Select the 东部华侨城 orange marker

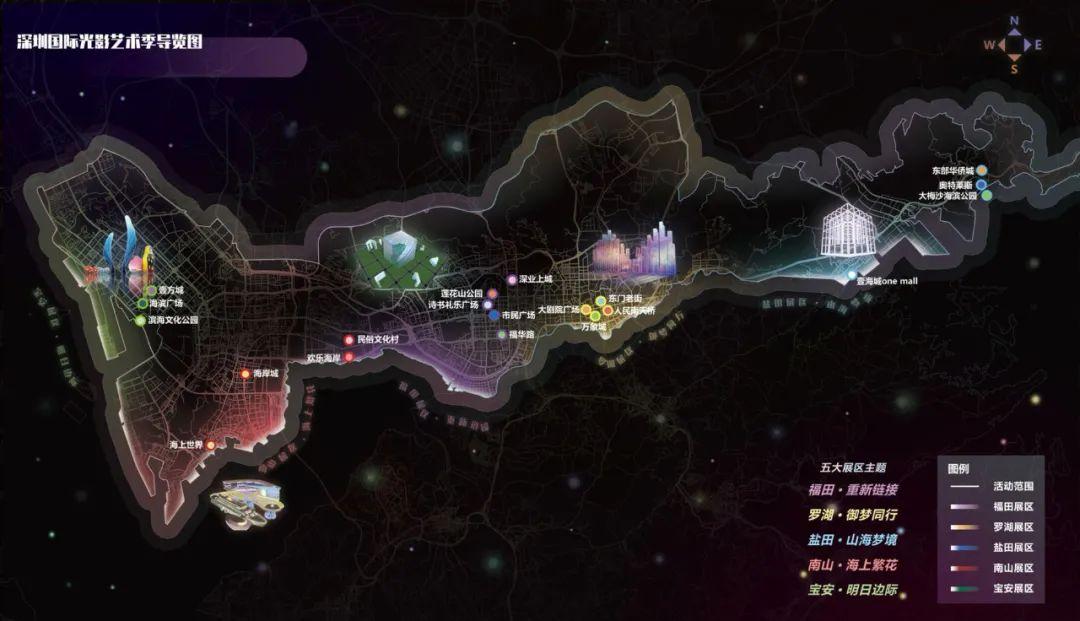[982, 171]
